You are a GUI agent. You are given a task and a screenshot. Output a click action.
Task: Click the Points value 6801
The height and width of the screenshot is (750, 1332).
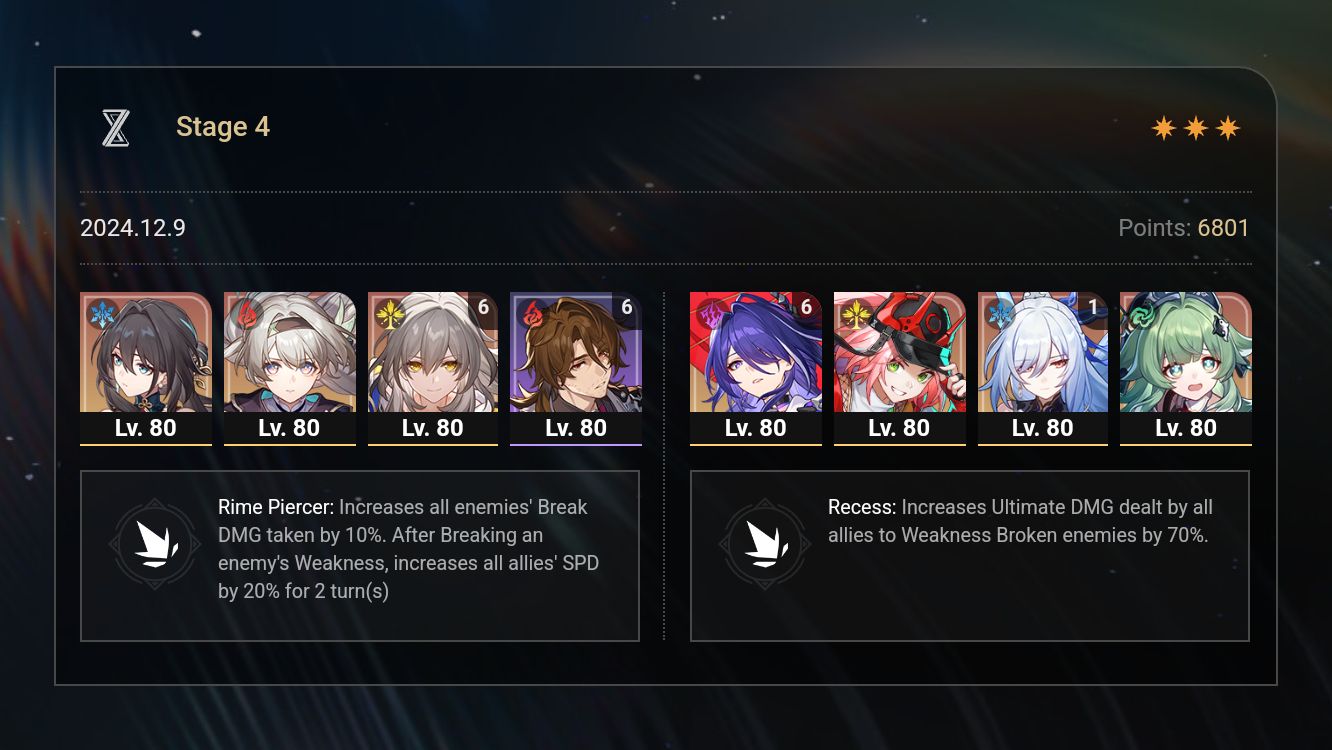tap(1222, 228)
